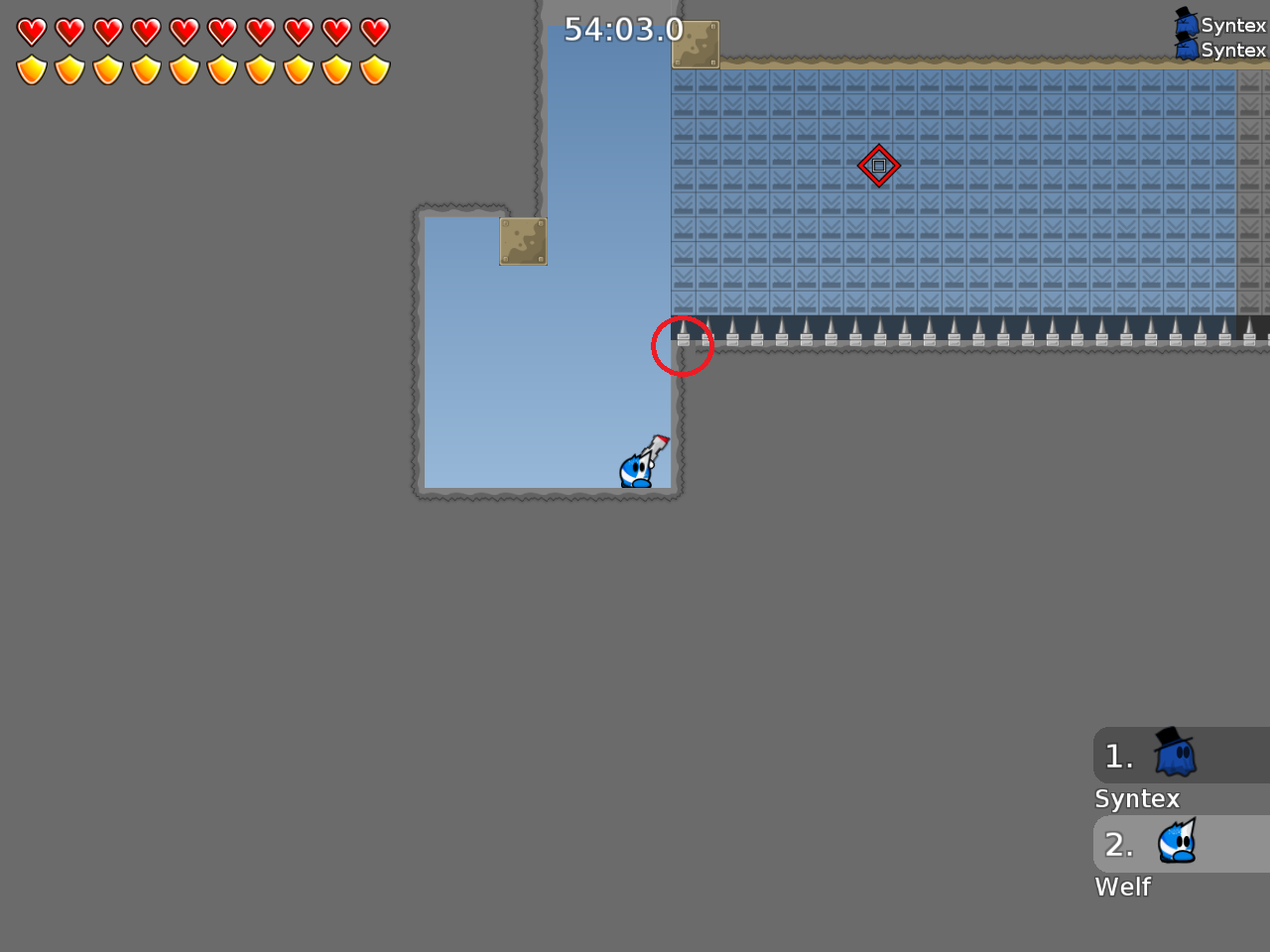Click the first golden shield icon

click(x=31, y=69)
